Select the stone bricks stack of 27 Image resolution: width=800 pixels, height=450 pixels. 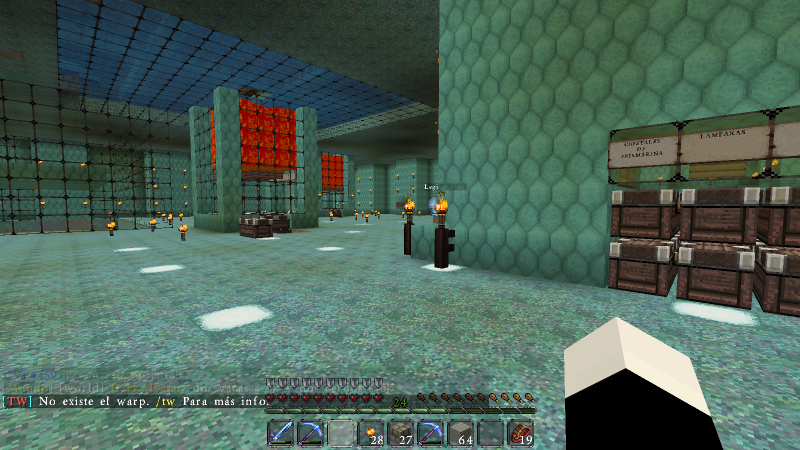(402, 434)
